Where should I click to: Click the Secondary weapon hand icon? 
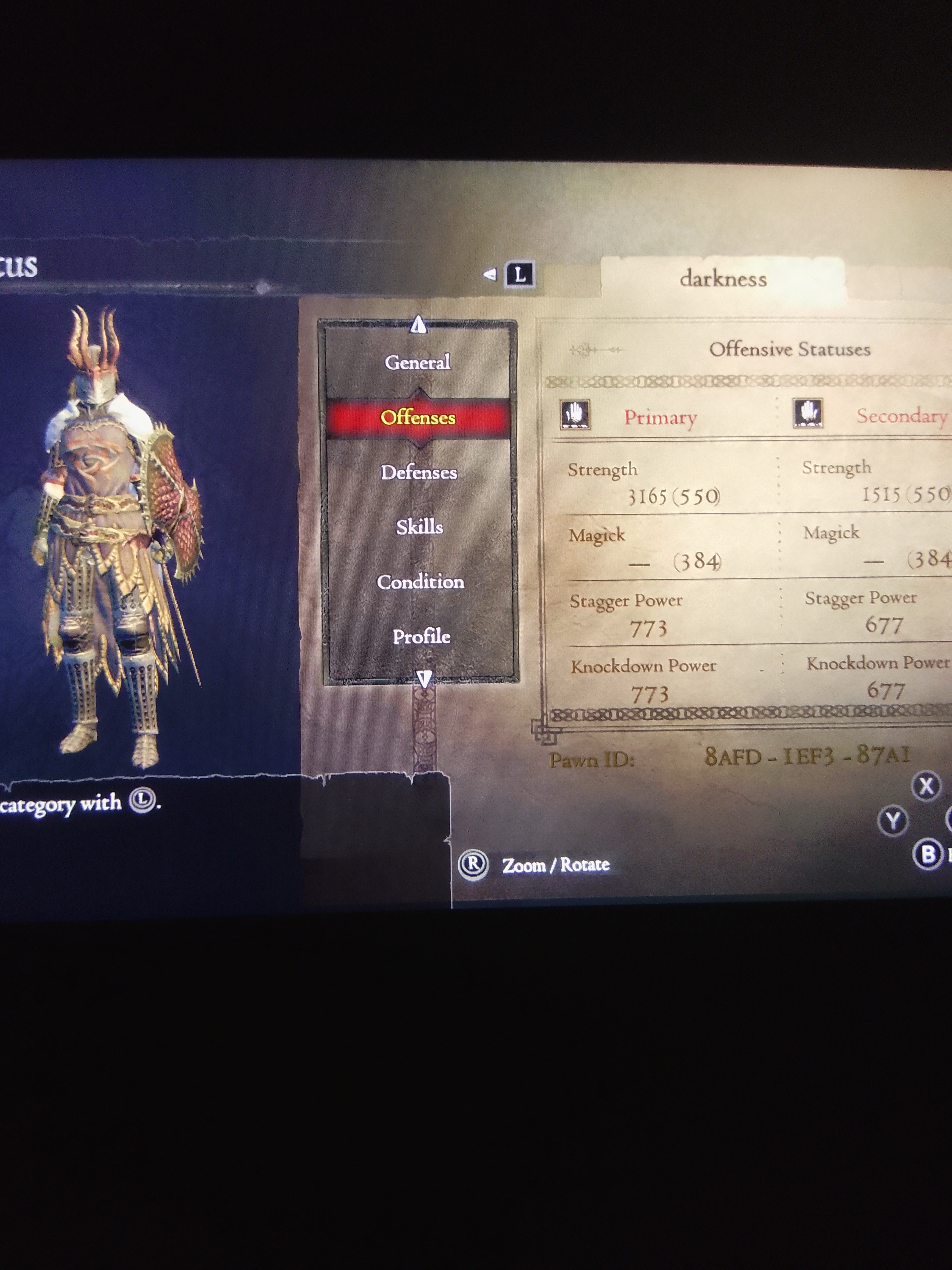click(x=808, y=413)
